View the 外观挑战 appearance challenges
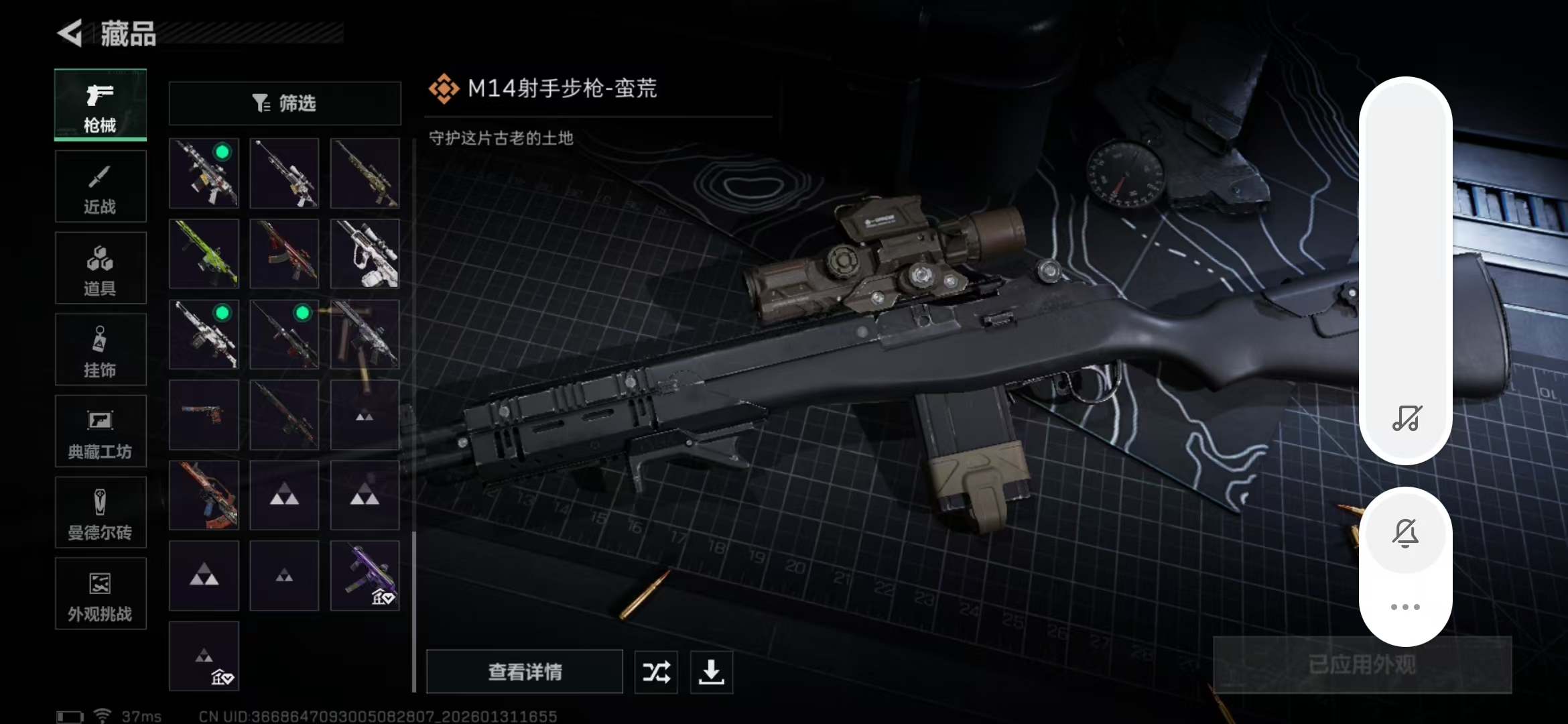Image resolution: width=1568 pixels, height=724 pixels. (x=100, y=594)
